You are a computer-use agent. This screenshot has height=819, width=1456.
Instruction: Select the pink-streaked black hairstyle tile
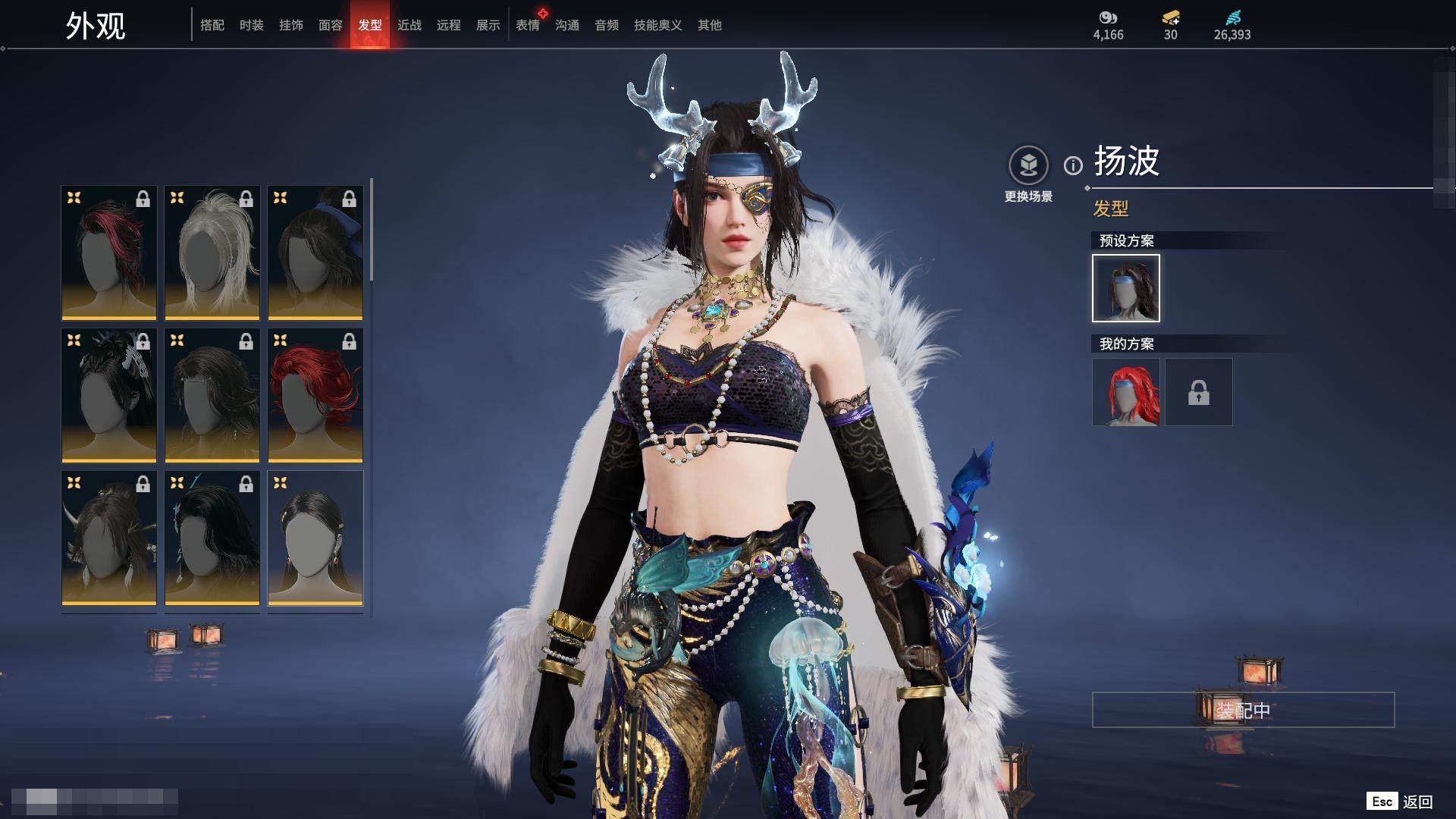click(109, 253)
